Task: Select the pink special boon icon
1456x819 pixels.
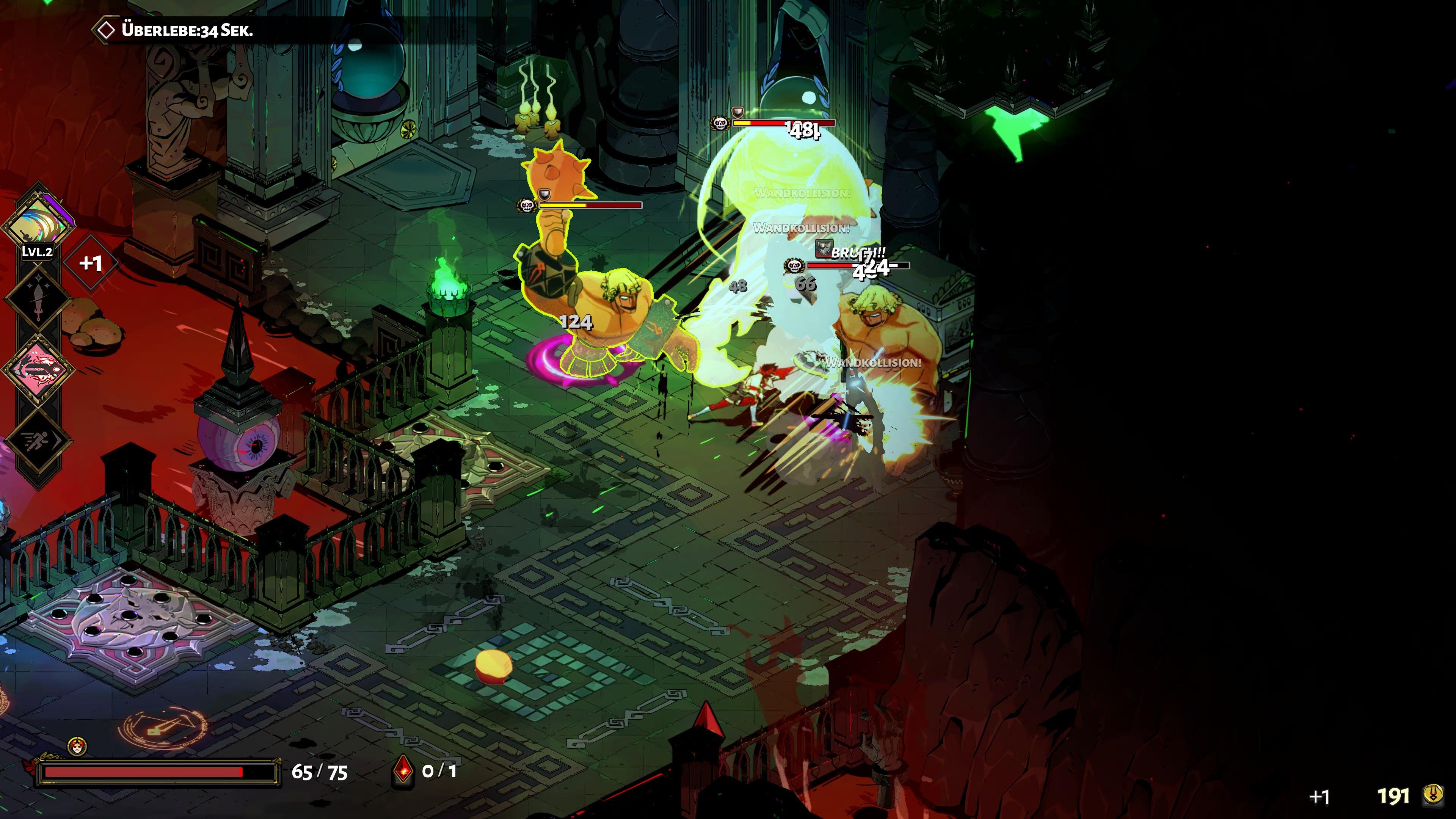Action: click(38, 369)
